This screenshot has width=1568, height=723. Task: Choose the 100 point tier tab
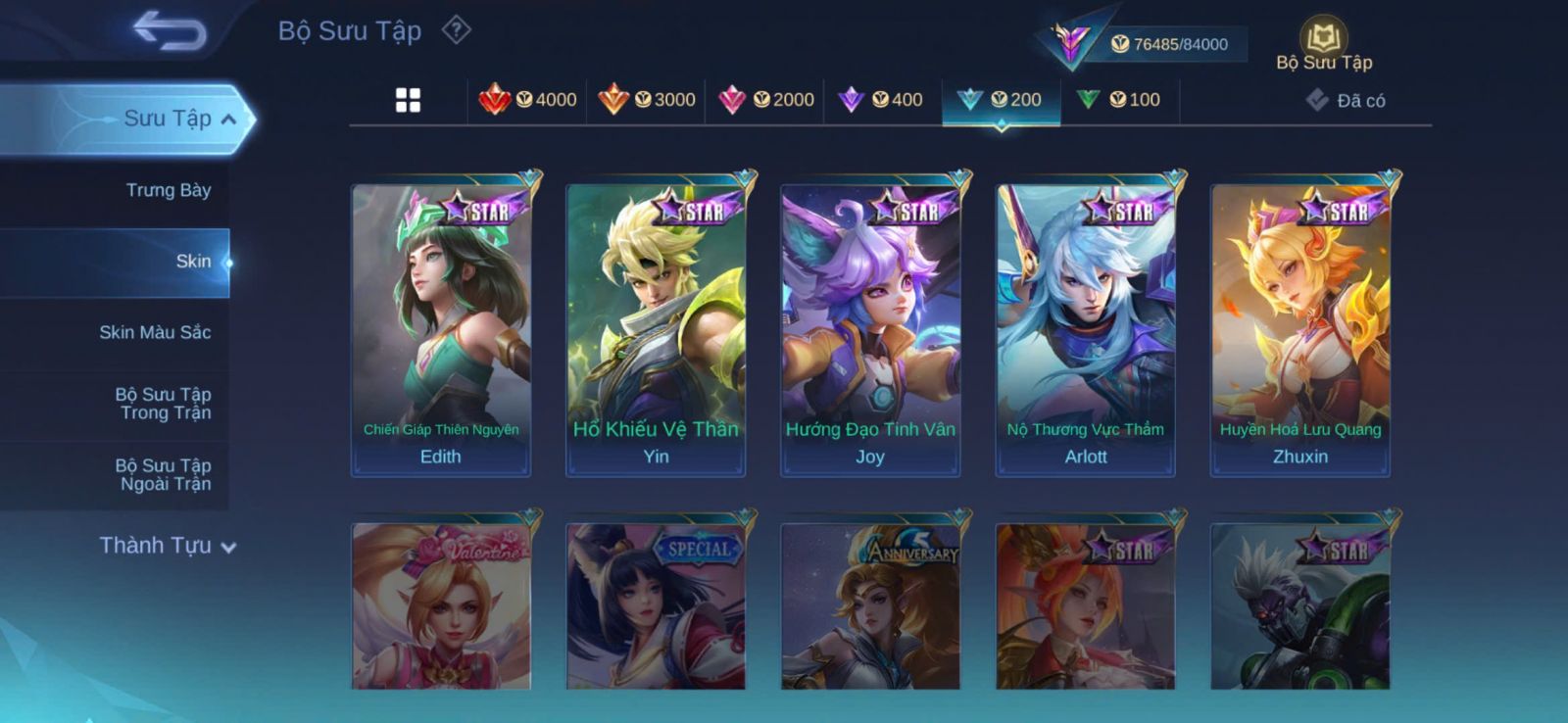[1119, 100]
